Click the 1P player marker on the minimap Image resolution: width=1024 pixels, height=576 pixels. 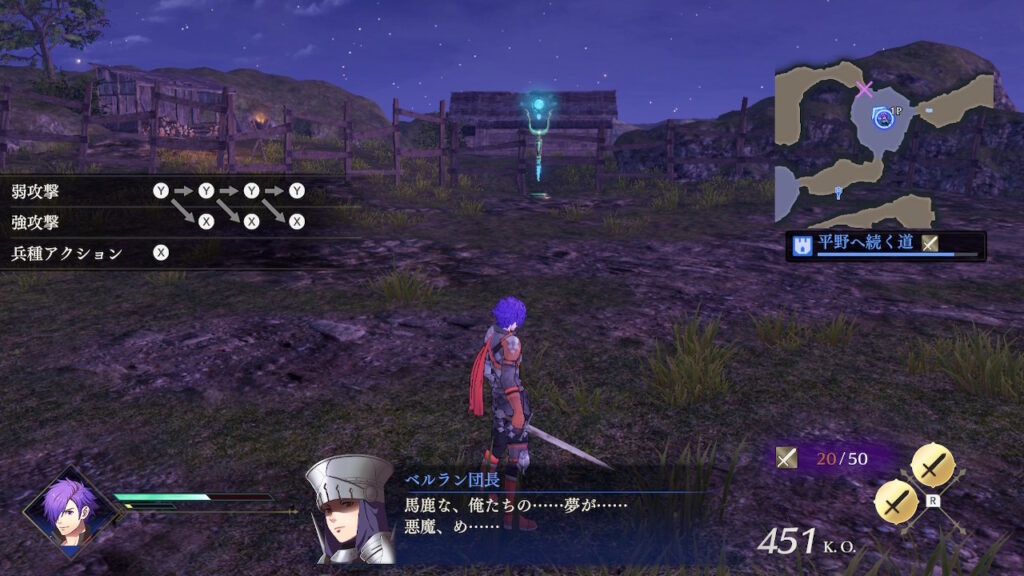point(883,119)
